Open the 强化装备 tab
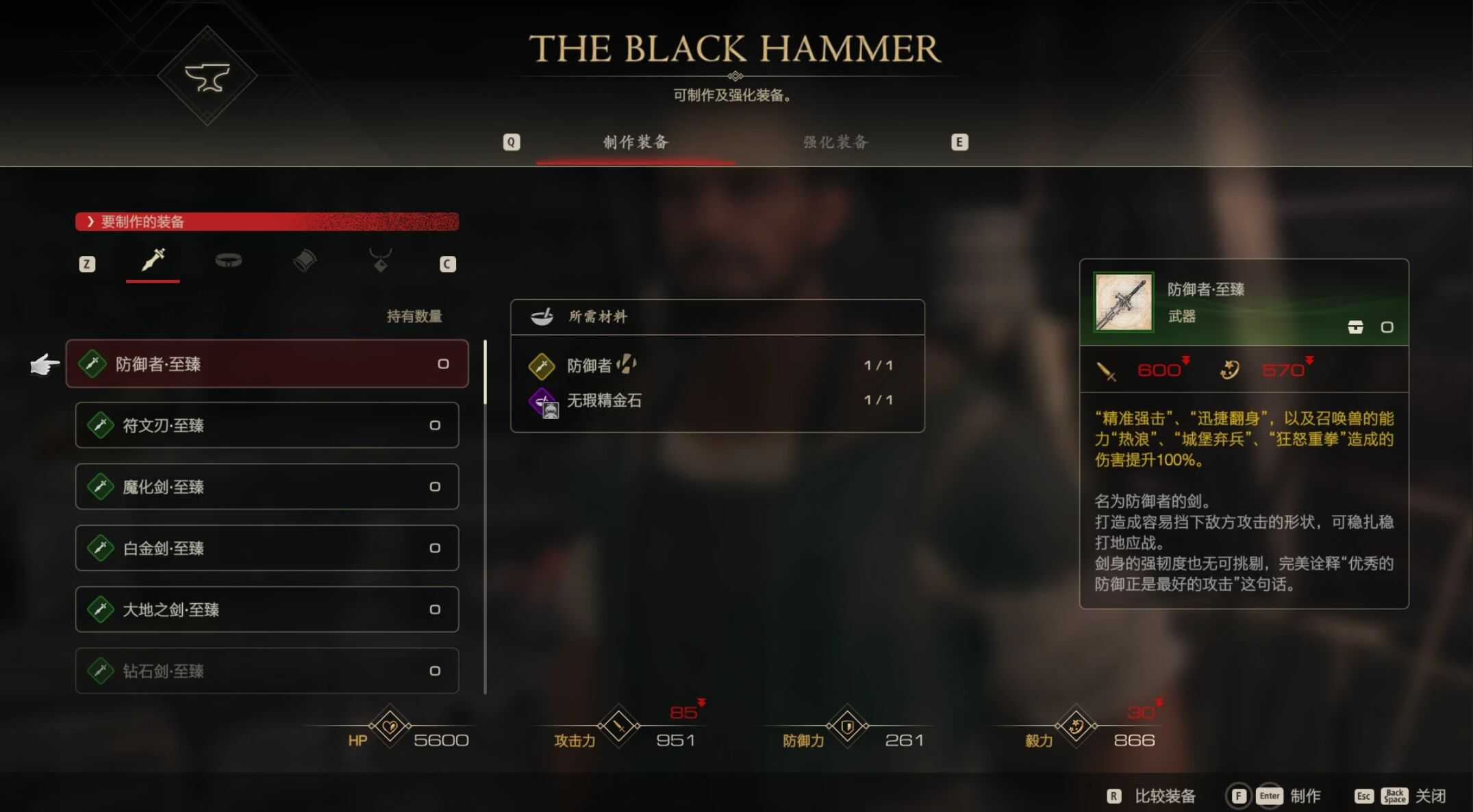The image size is (1473, 812). [x=835, y=142]
